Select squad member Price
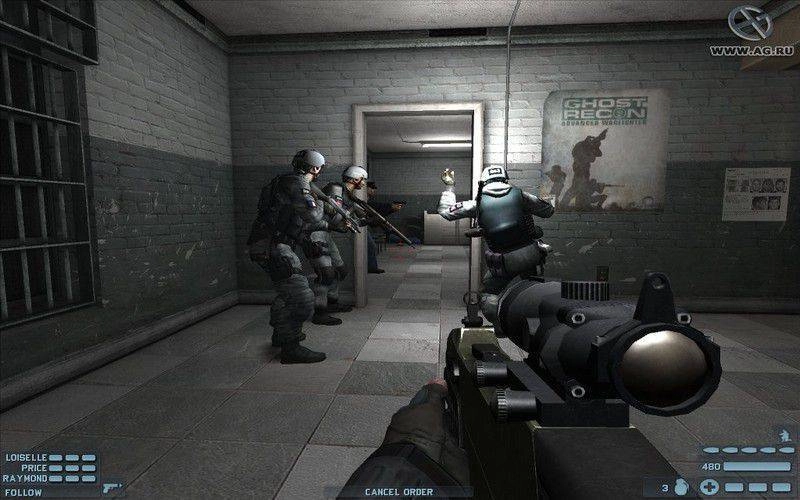800x500 pixels. point(32,467)
